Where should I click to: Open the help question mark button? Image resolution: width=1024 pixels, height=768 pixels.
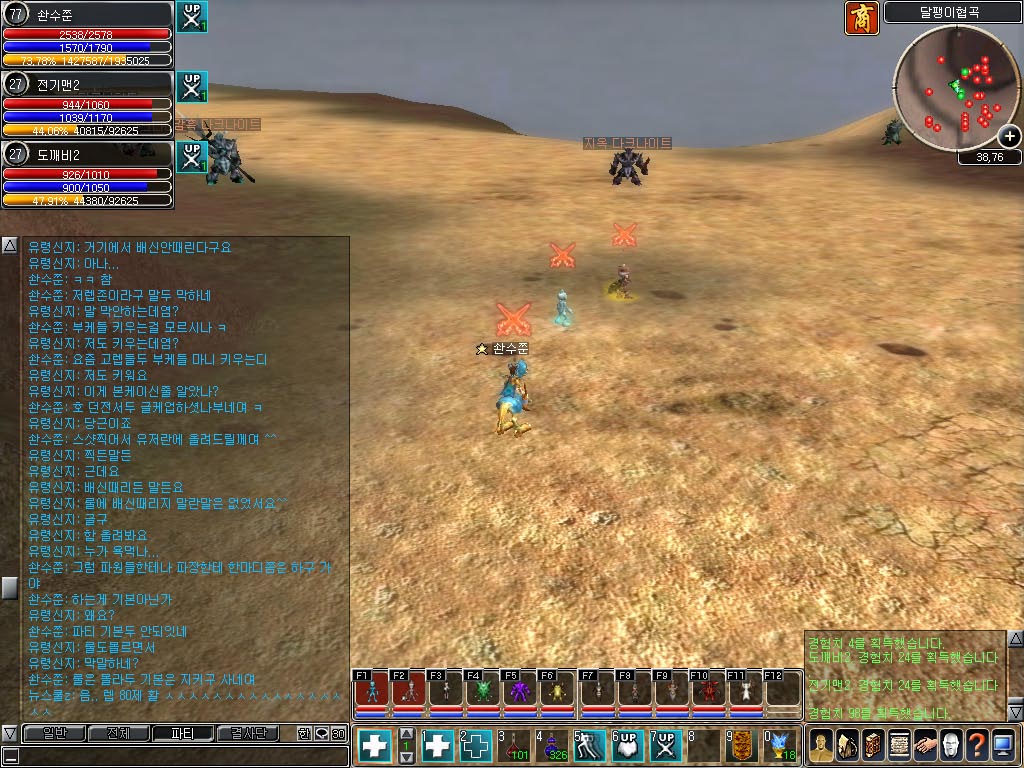978,746
